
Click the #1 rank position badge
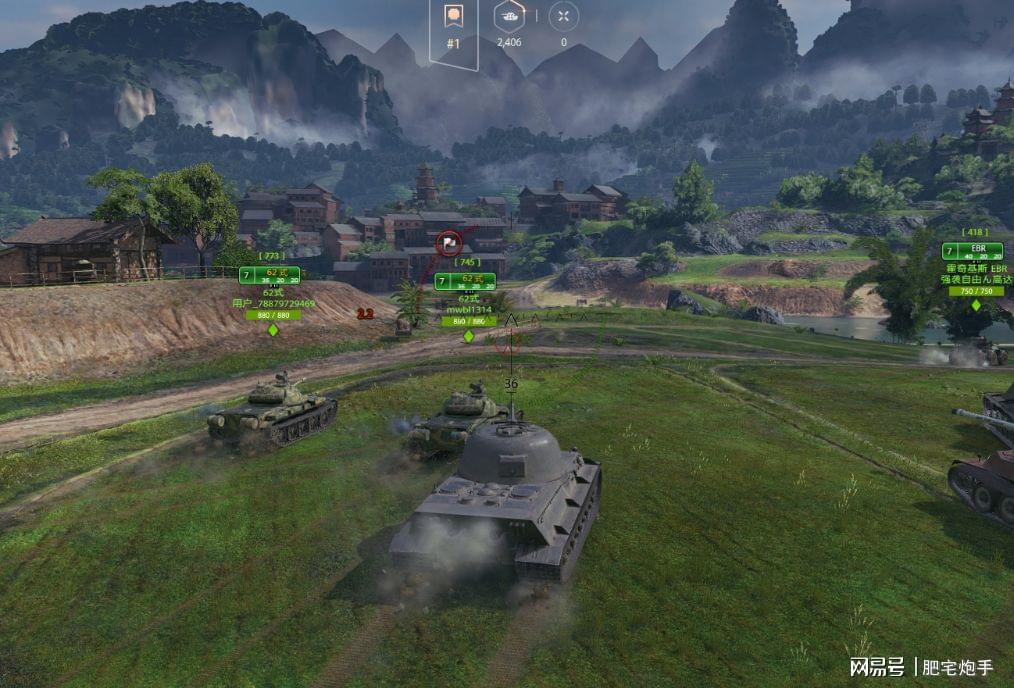(x=453, y=26)
